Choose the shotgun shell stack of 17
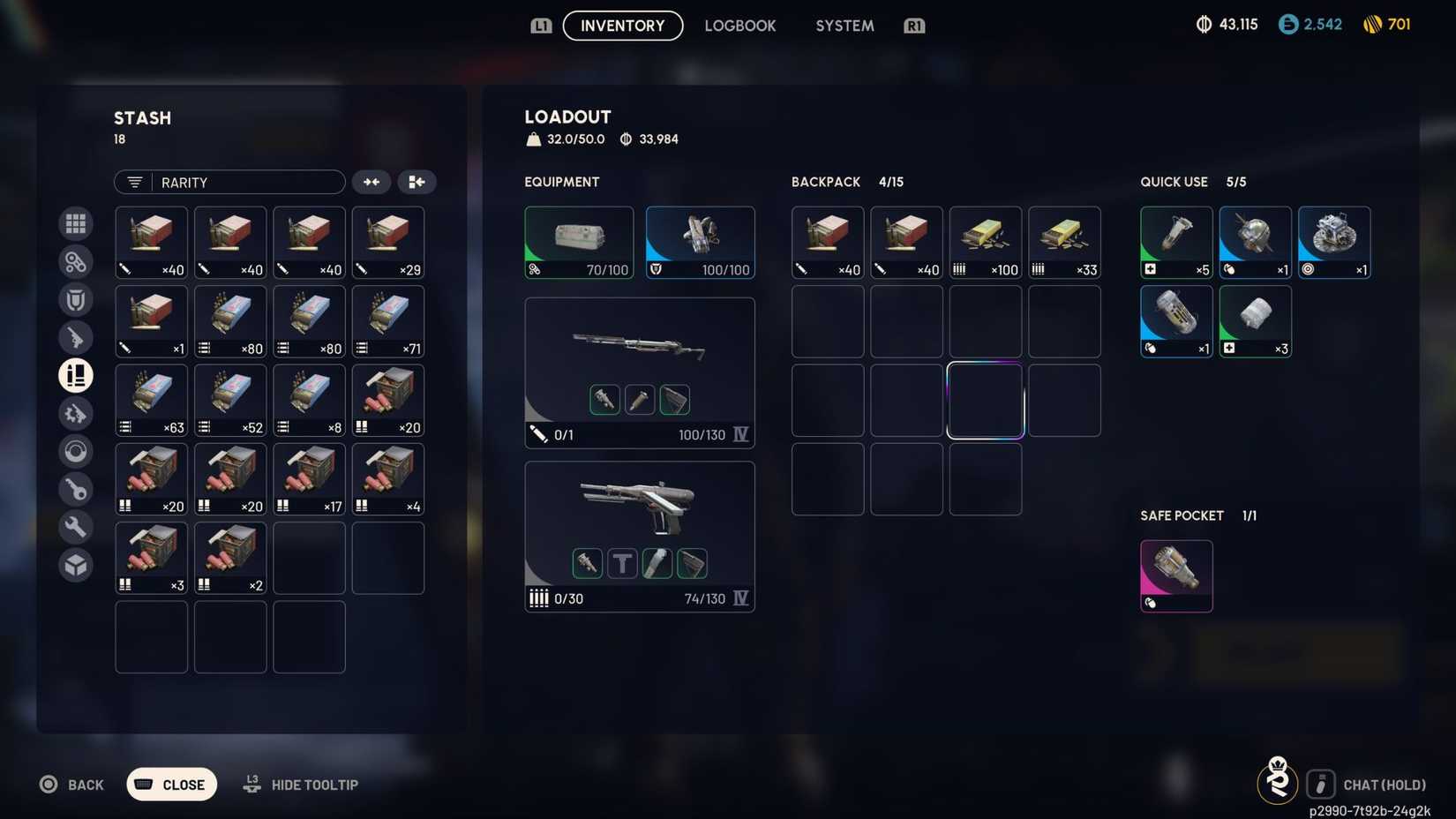The height and width of the screenshot is (819, 1456). pos(309,479)
